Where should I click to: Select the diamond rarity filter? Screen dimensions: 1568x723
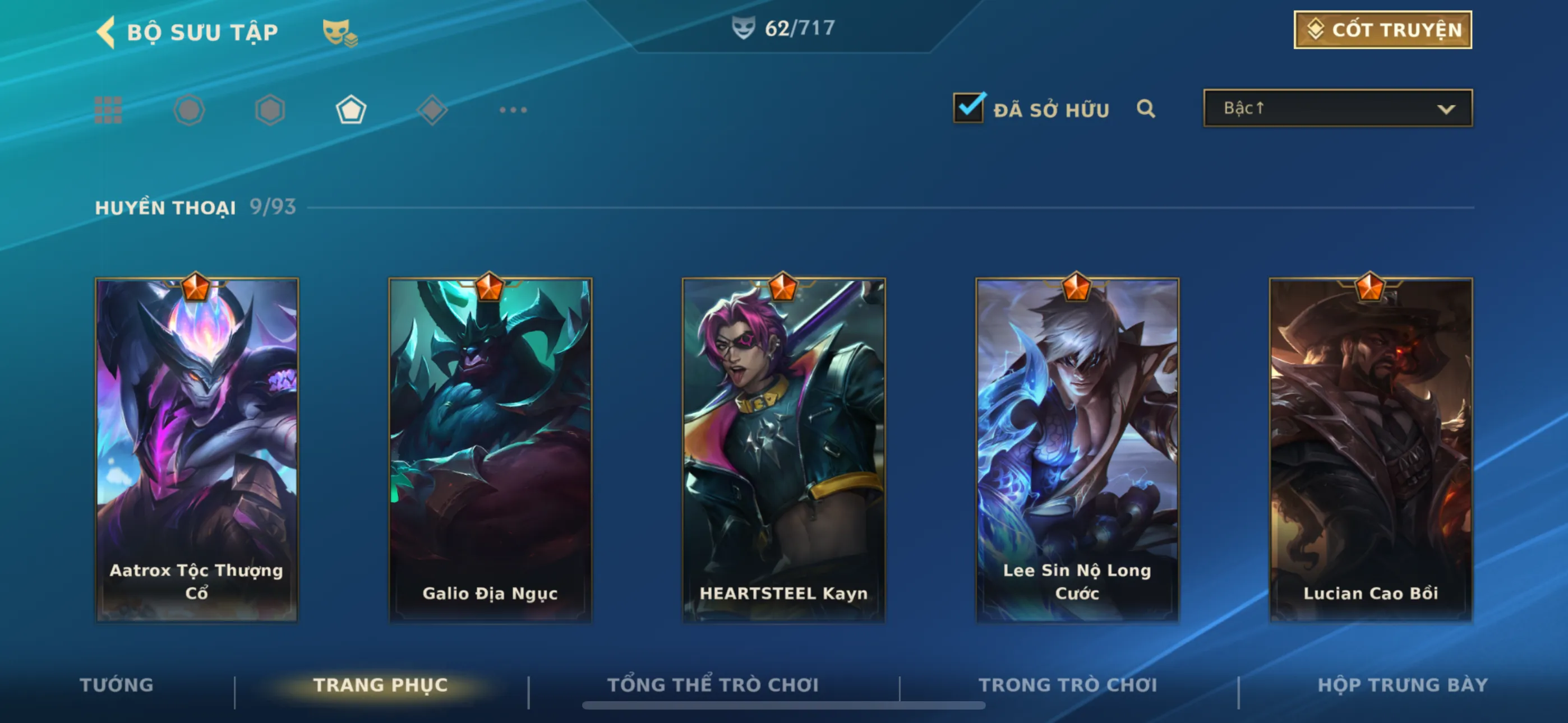(432, 110)
